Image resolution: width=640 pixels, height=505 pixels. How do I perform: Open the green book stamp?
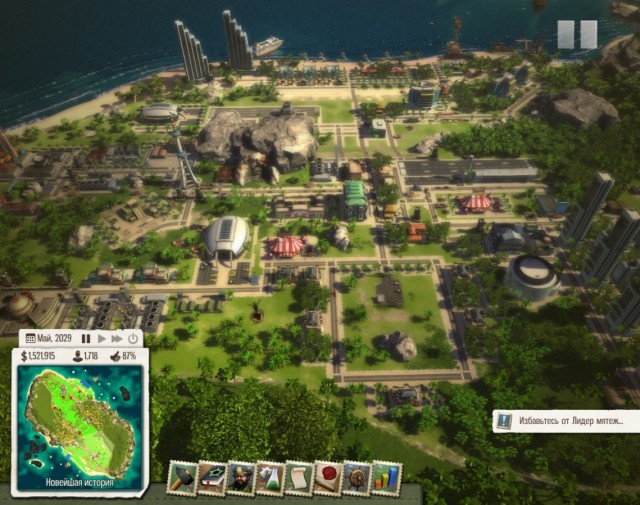pos(211,477)
